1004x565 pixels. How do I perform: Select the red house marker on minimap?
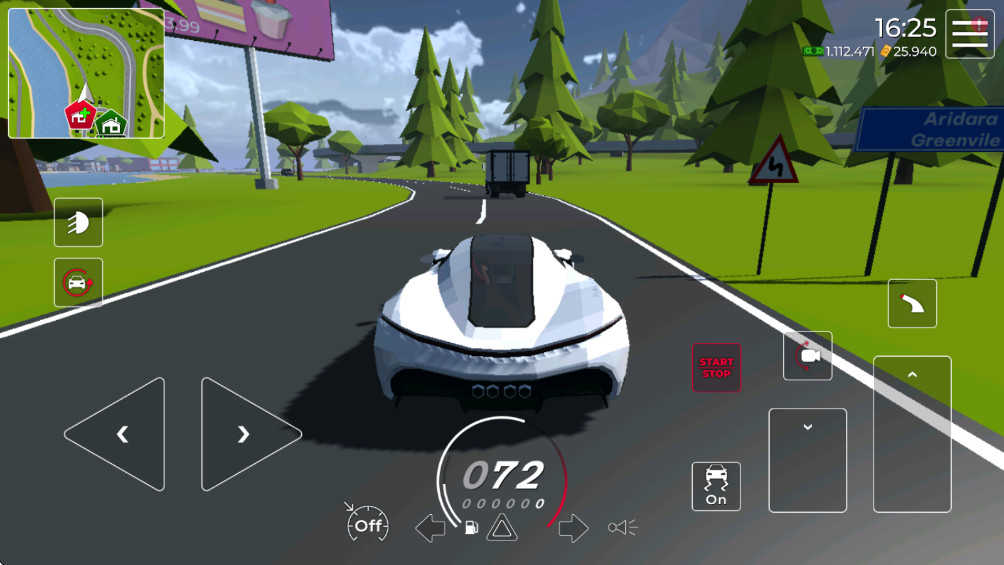click(x=80, y=116)
